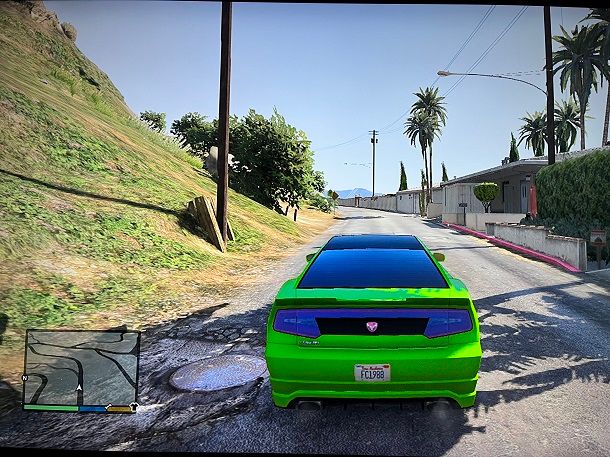Click the minimap radar
This screenshot has width=610, height=457.
81,367
